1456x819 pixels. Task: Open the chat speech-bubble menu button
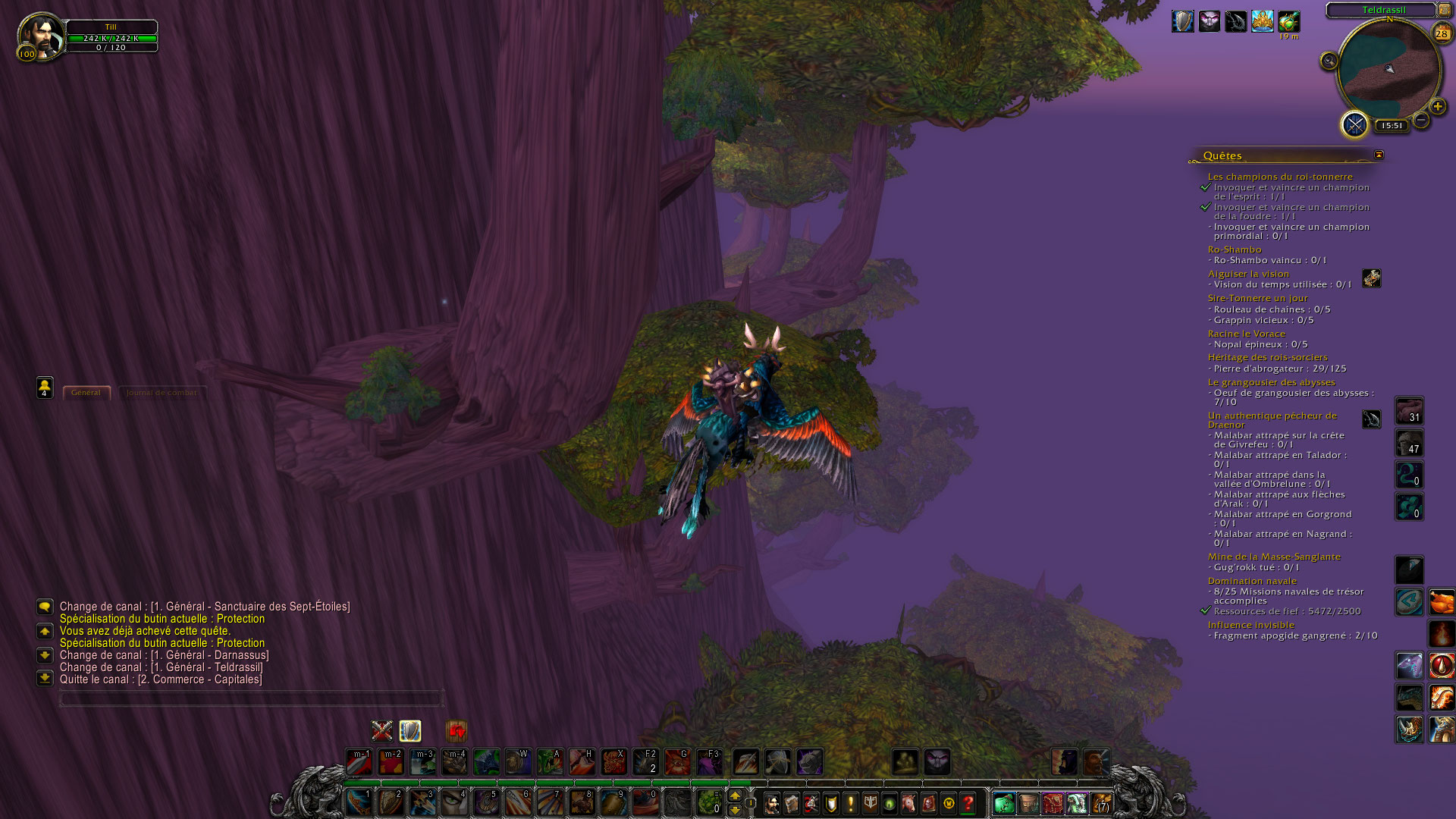click(45, 607)
